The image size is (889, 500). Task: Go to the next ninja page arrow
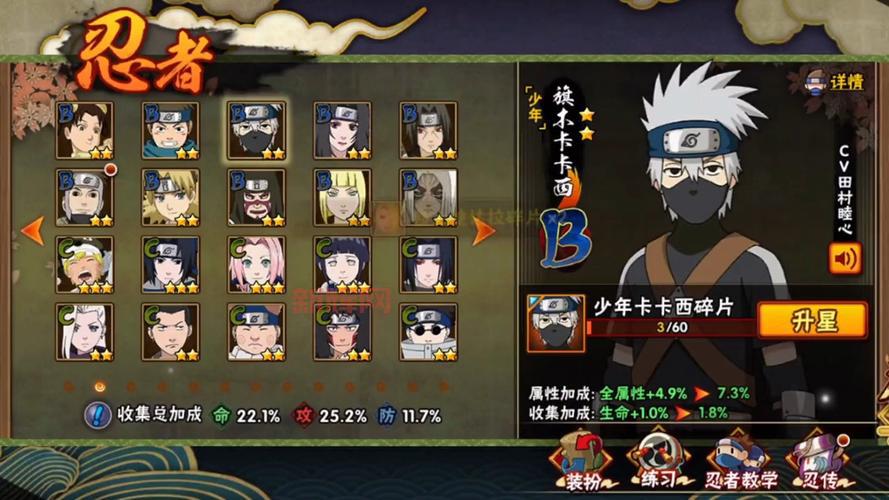(x=484, y=230)
